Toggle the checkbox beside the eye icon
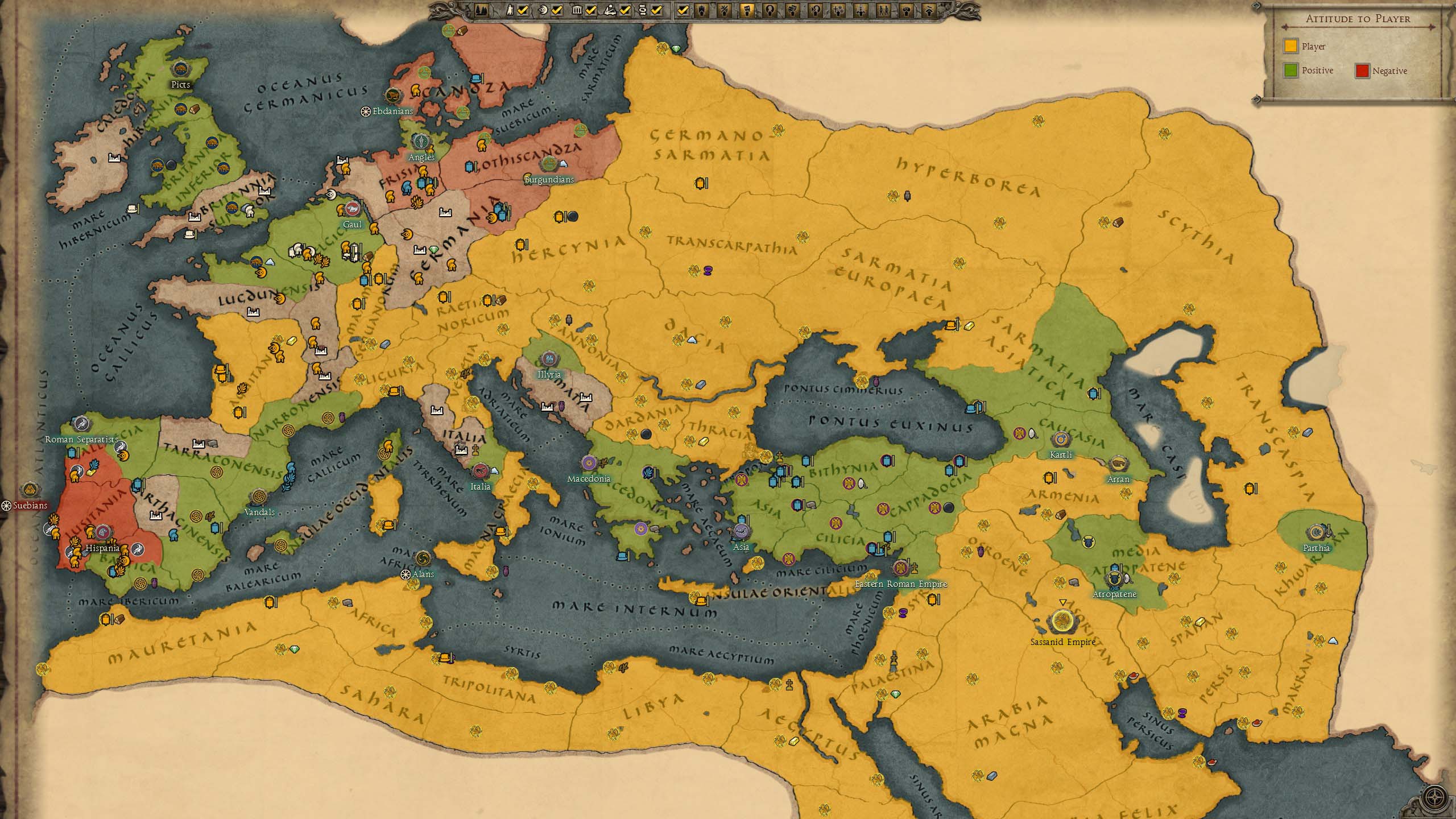Image resolution: width=1456 pixels, height=819 pixels. pyautogui.click(x=557, y=10)
